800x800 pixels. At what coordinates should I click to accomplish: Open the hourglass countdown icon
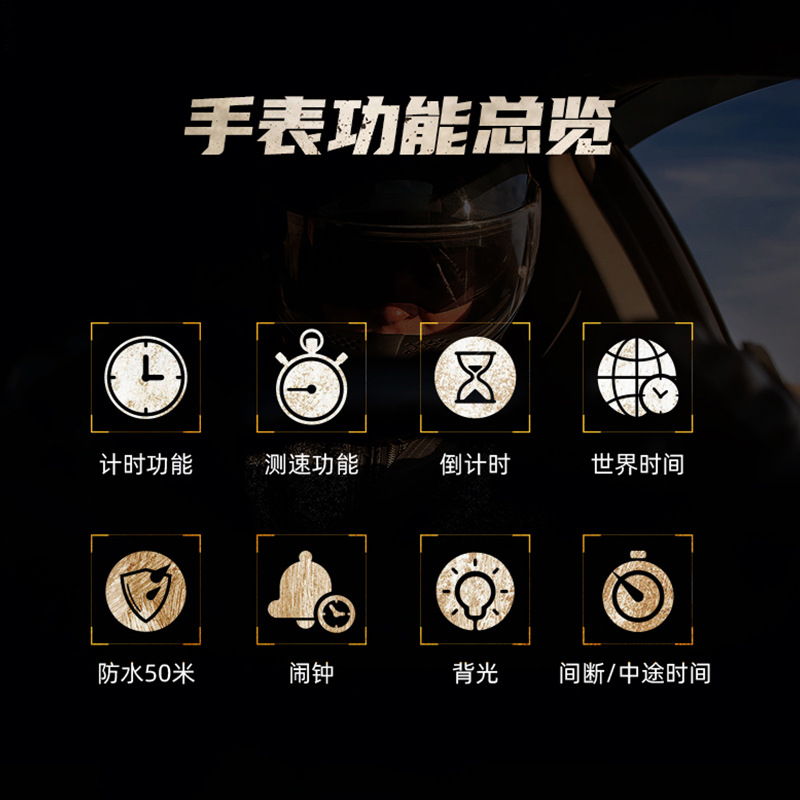point(475,377)
